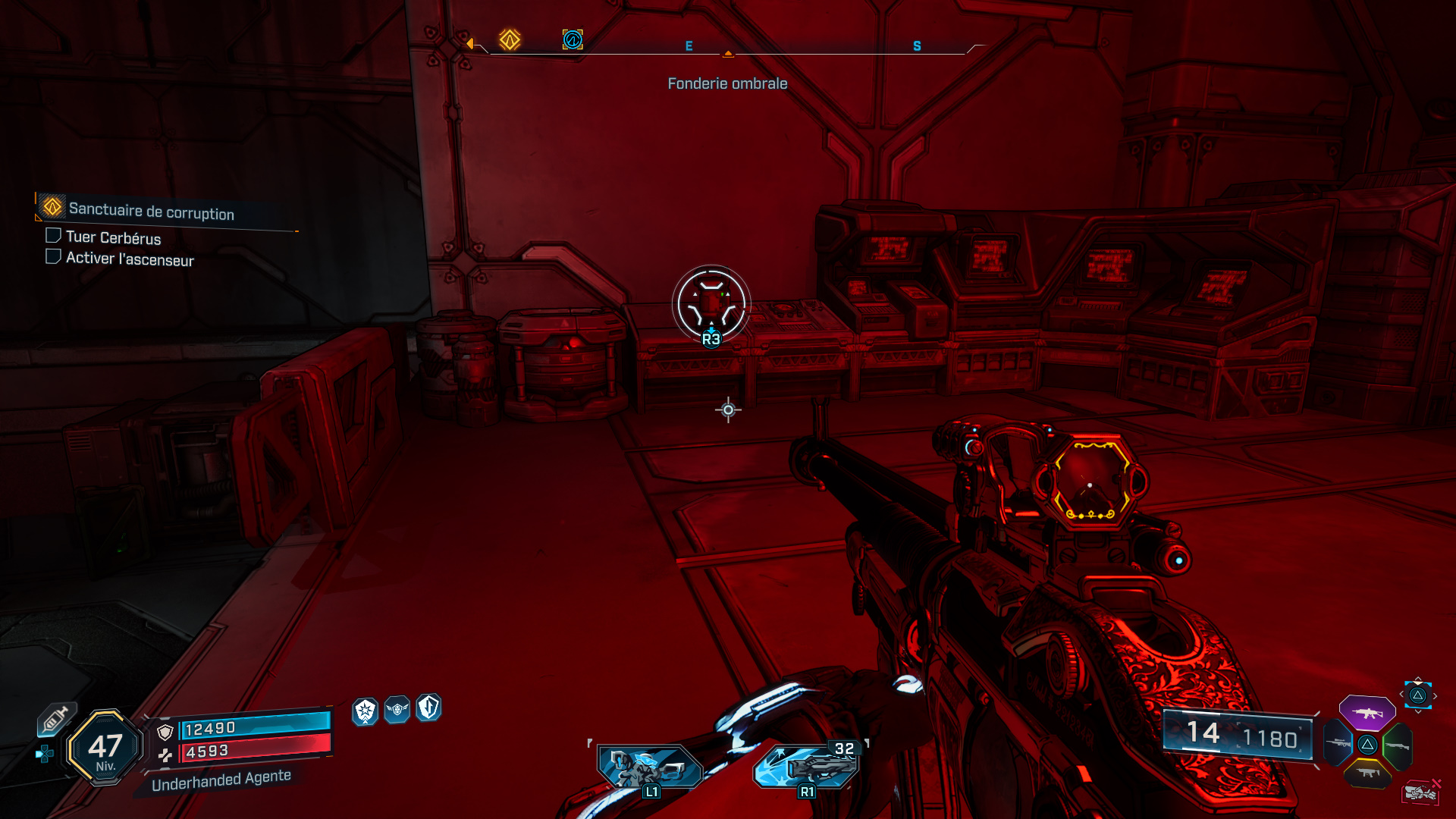The width and height of the screenshot is (1456, 819).
Task: Inspect the star shield buff icon
Action: (x=366, y=711)
